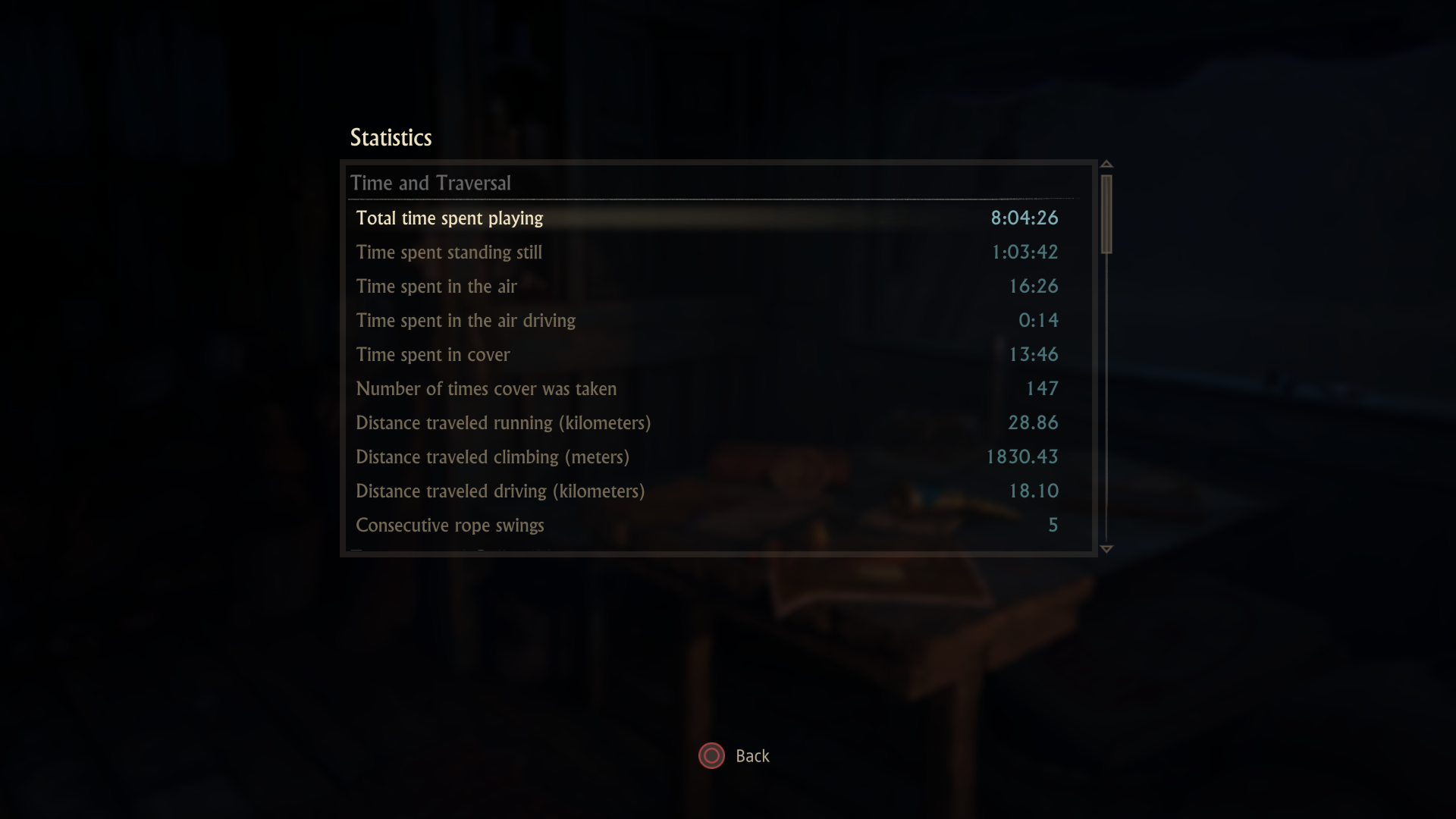This screenshot has height=819, width=1456.
Task: Select Number of times cover was taken
Action: [707, 389]
